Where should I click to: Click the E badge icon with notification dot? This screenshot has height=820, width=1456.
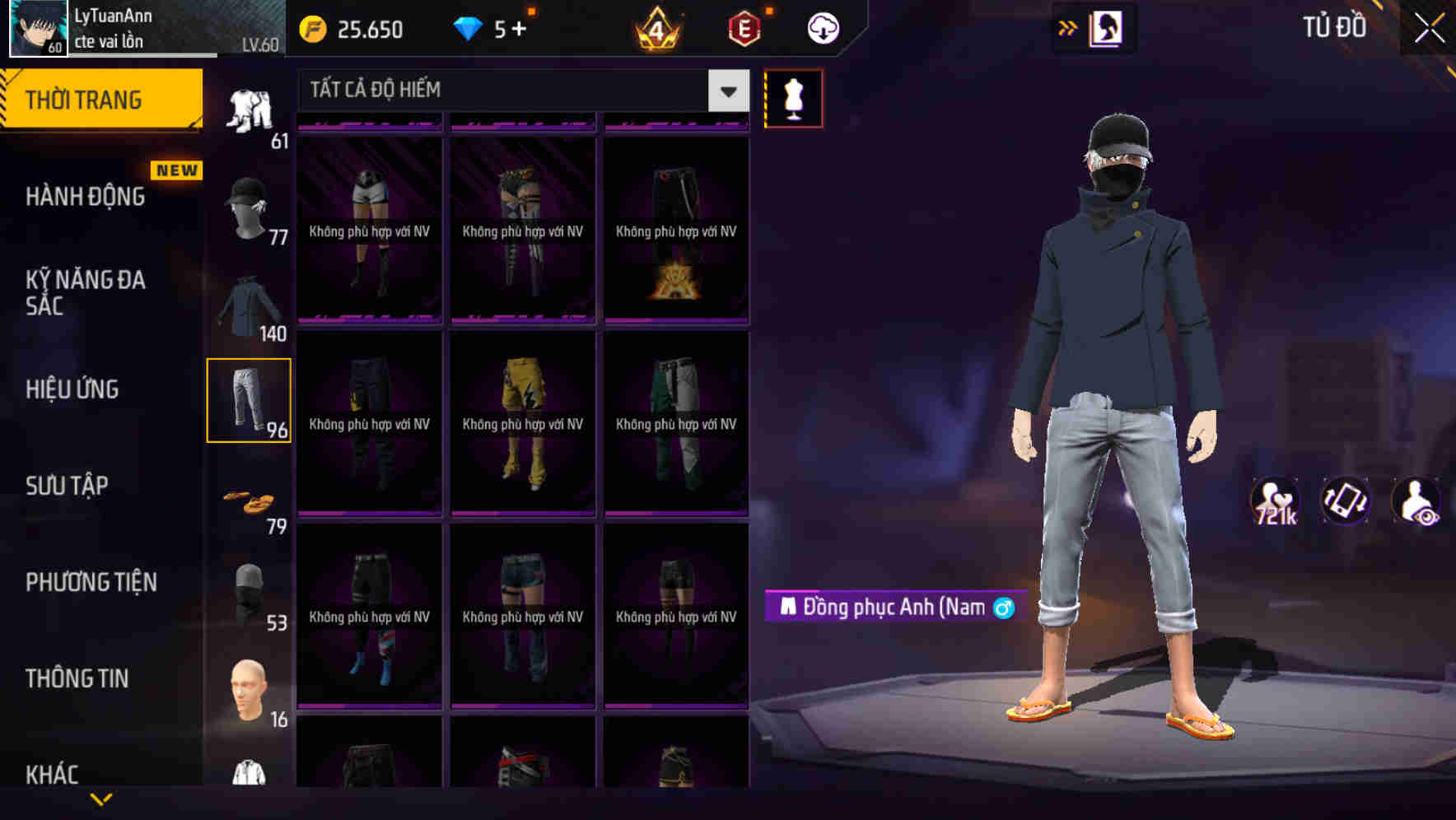pos(742,30)
